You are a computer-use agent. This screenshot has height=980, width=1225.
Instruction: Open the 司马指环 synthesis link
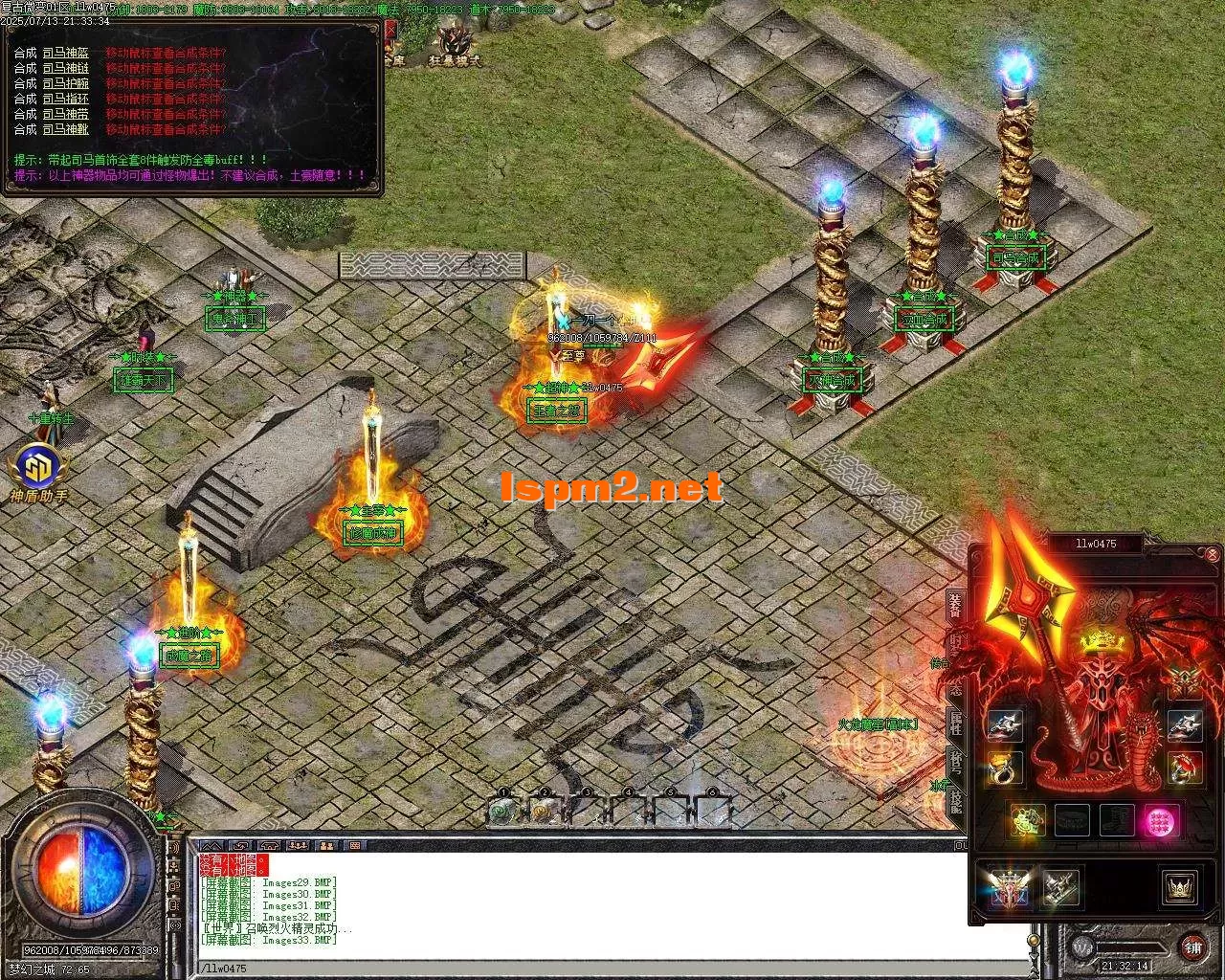coord(65,99)
